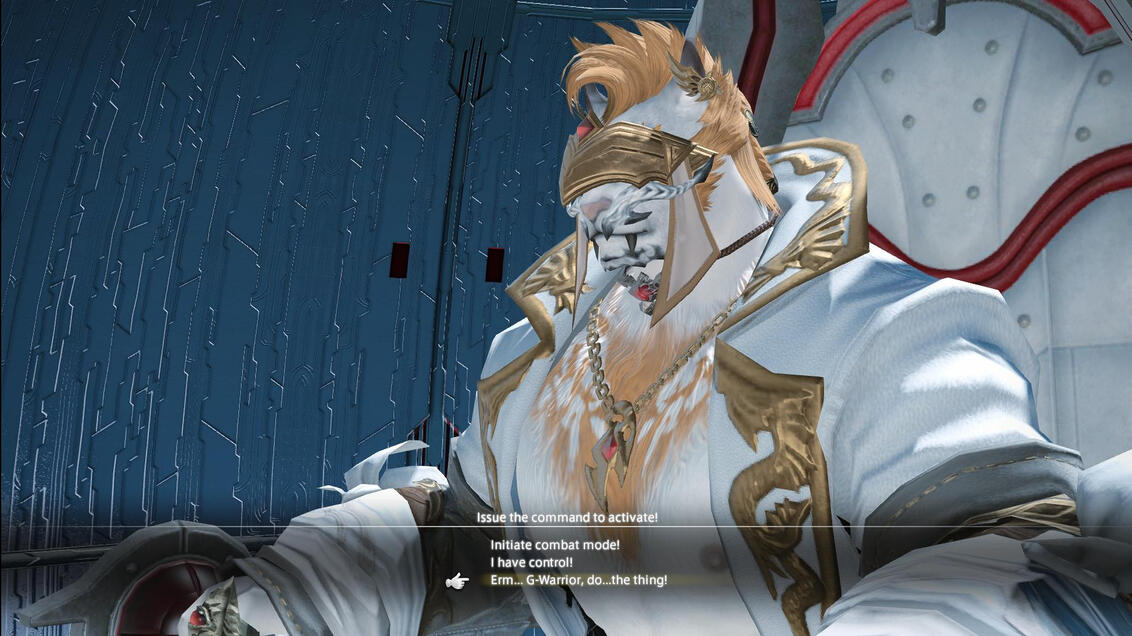Choose the "Initiate combat mode!" reply

(x=555, y=545)
